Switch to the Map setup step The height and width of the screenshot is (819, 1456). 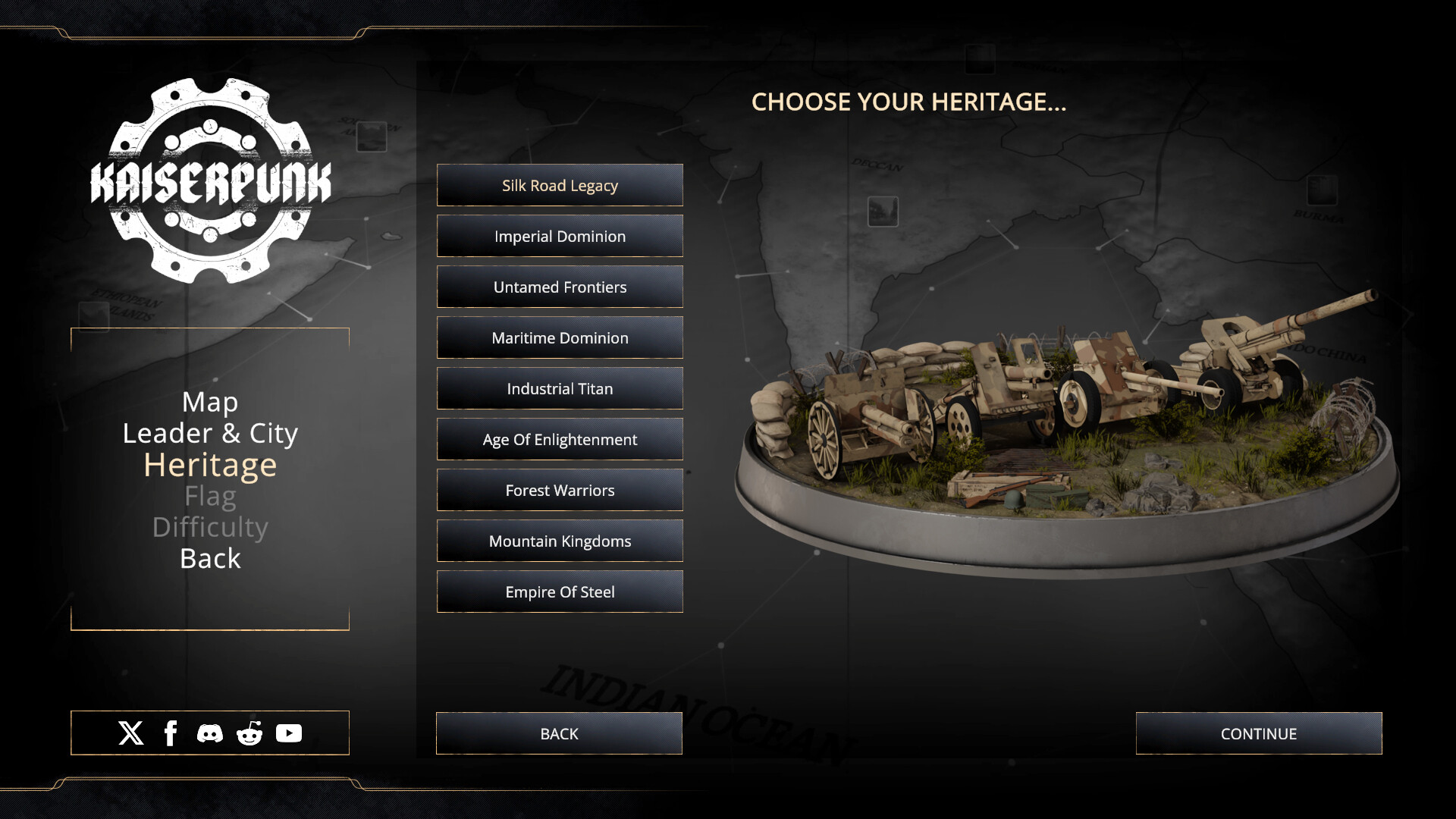click(210, 402)
